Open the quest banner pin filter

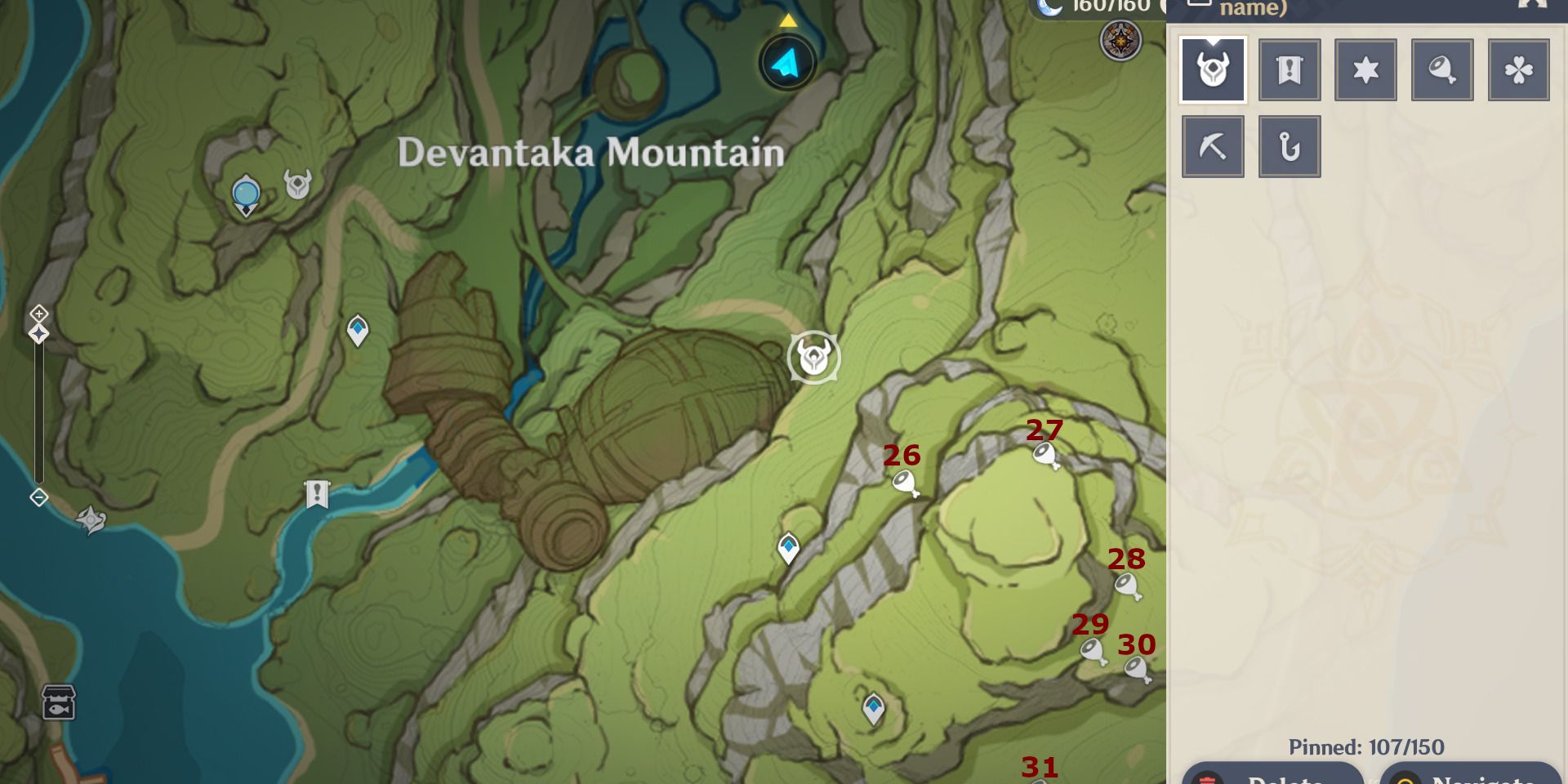coord(1289,69)
